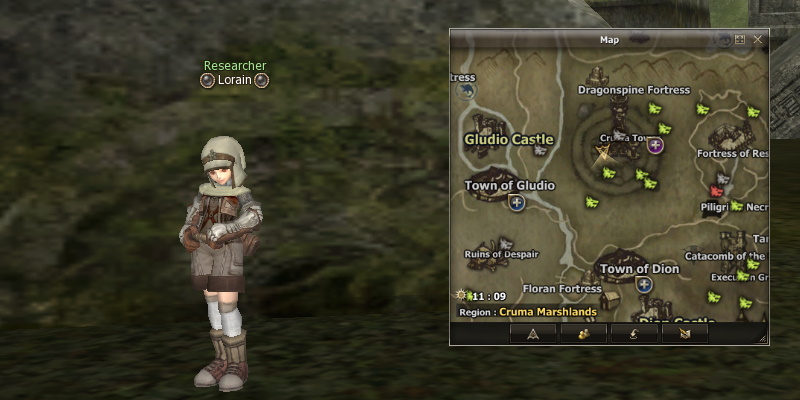Click the blue shield marker under Town of Dion

pyautogui.click(x=645, y=285)
